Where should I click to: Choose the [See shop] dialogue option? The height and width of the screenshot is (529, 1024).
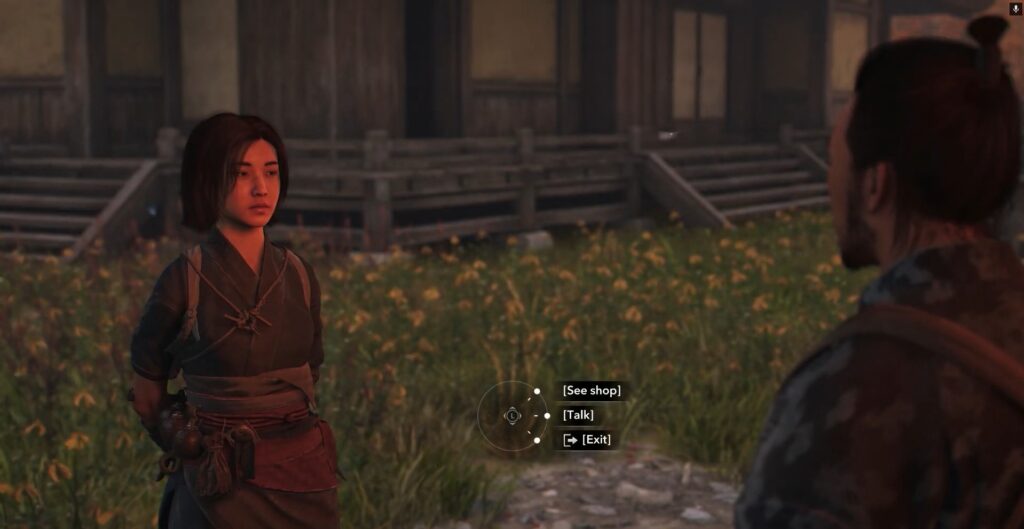[x=591, y=390]
